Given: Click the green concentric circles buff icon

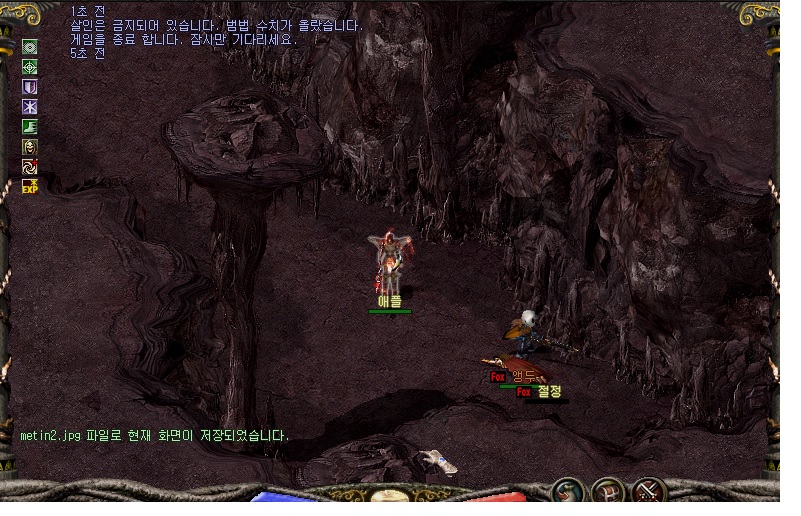Looking at the screenshot, I should [x=30, y=47].
